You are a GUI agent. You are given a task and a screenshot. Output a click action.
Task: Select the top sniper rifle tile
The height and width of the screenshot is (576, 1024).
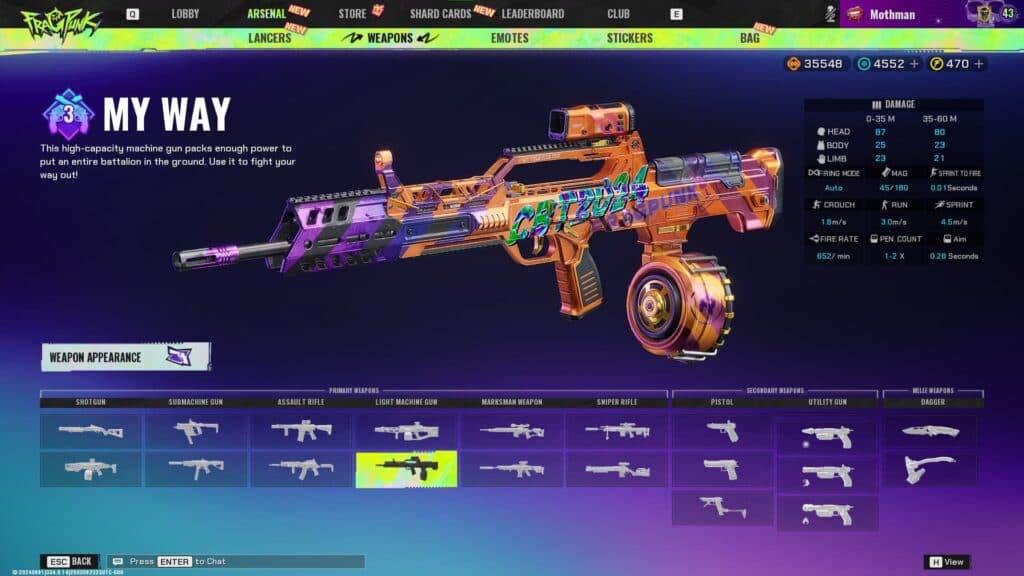click(x=616, y=431)
